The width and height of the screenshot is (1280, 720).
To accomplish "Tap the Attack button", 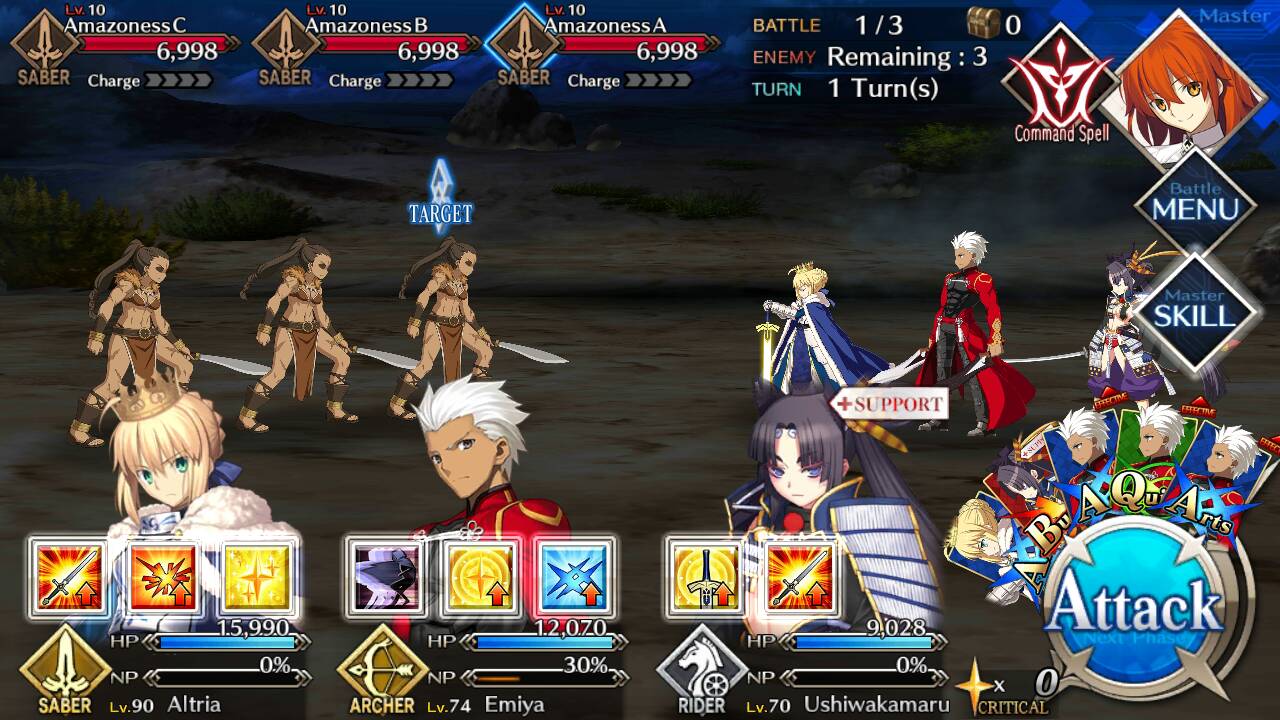I will point(1138,605).
